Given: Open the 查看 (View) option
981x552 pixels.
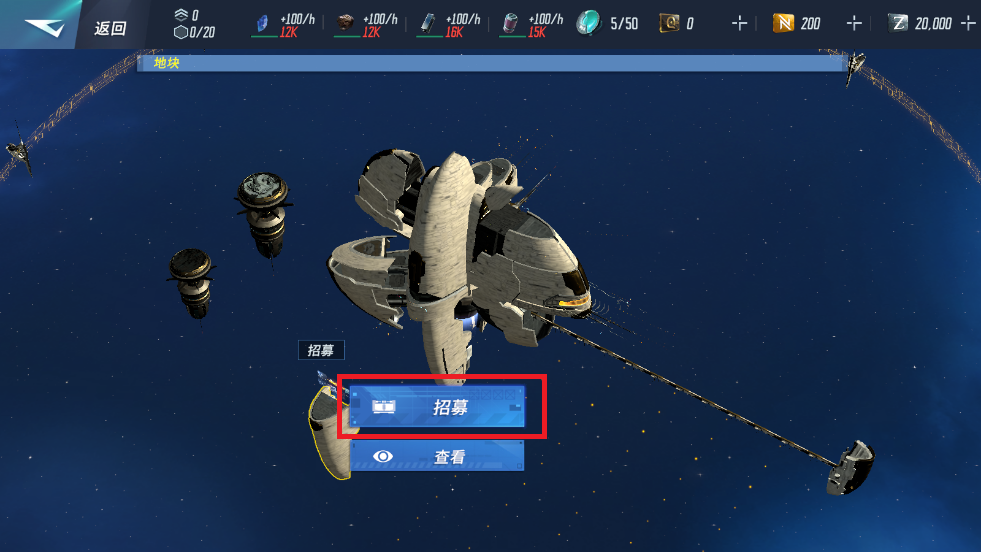Looking at the screenshot, I should (x=438, y=456).
